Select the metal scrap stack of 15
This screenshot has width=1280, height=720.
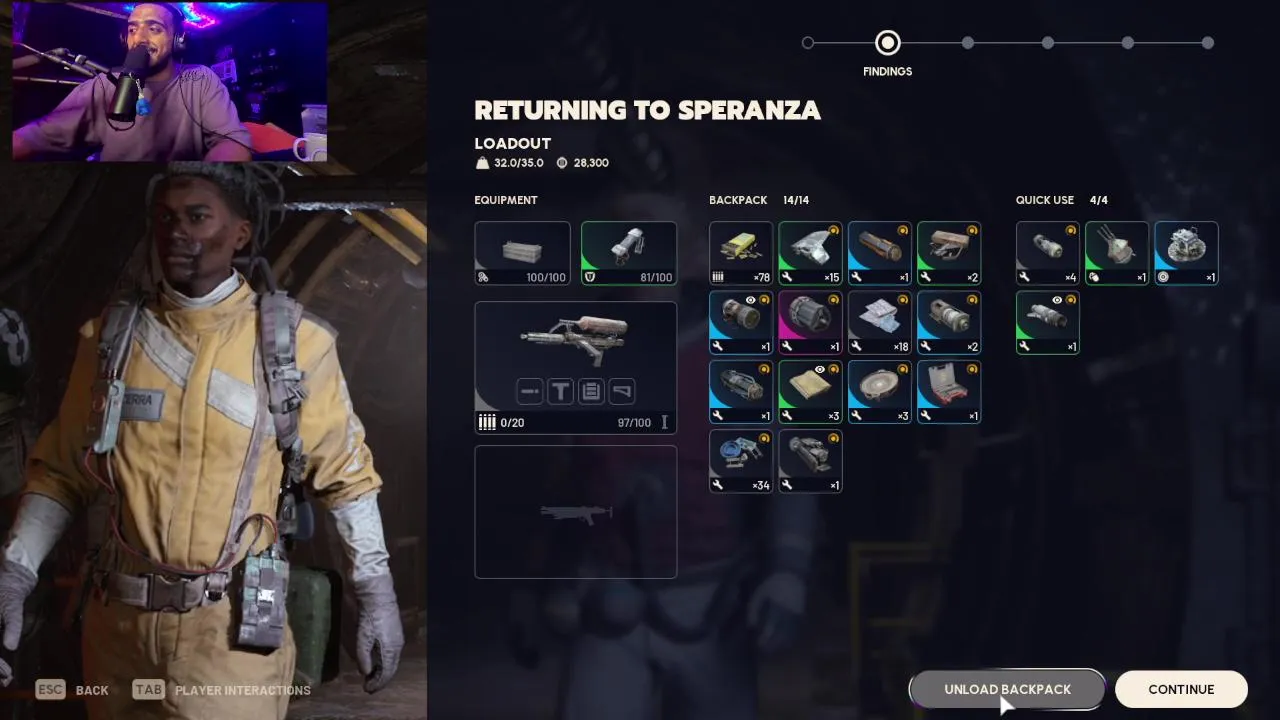point(810,253)
